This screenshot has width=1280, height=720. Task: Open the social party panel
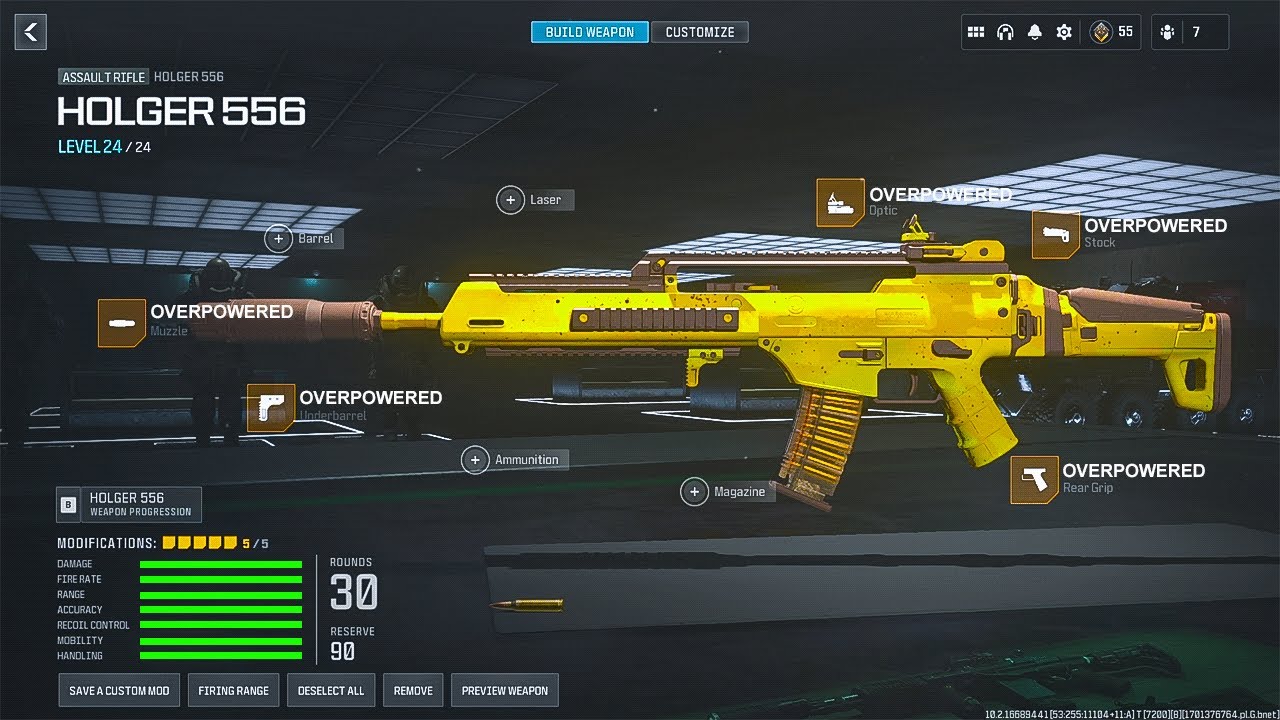[1190, 32]
